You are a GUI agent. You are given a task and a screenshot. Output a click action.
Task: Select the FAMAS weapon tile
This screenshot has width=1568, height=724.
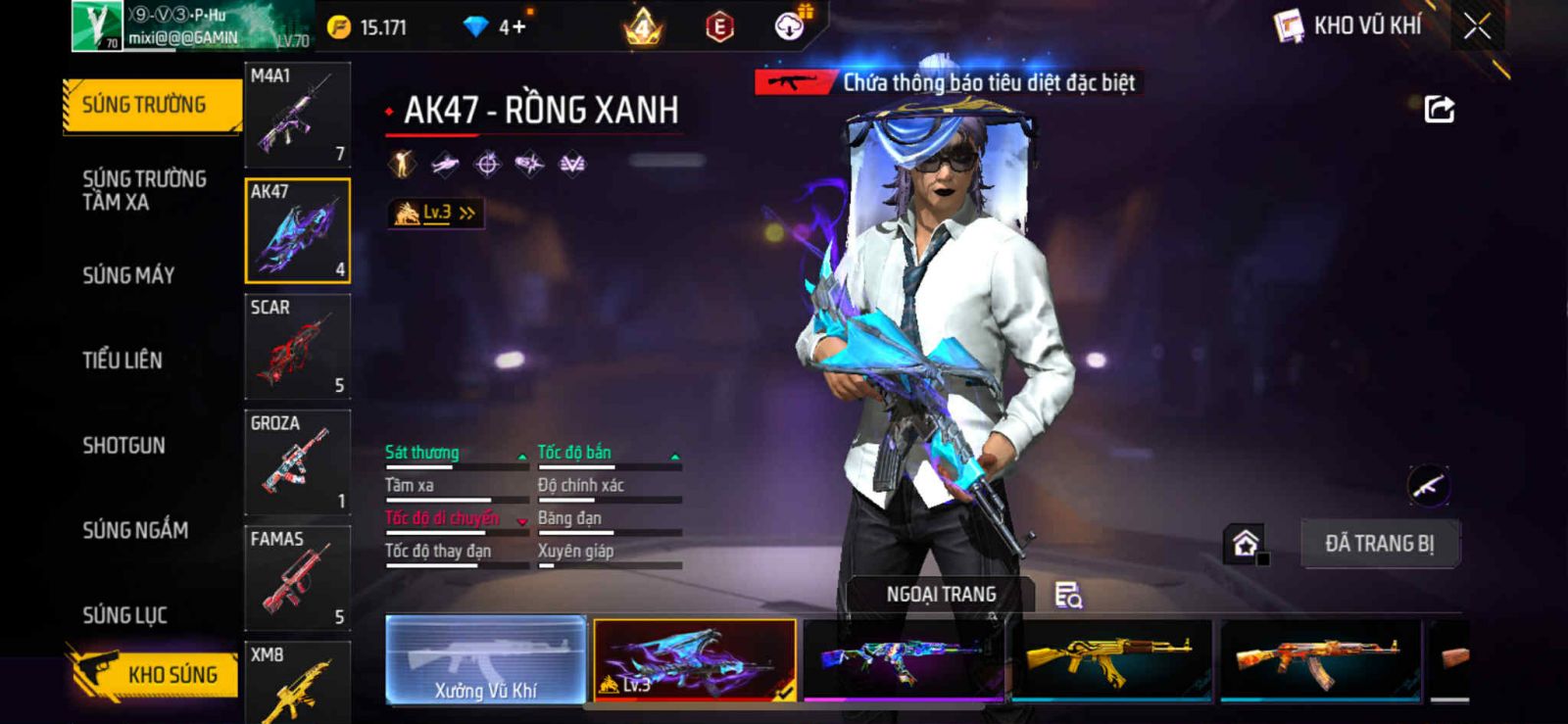(297, 578)
